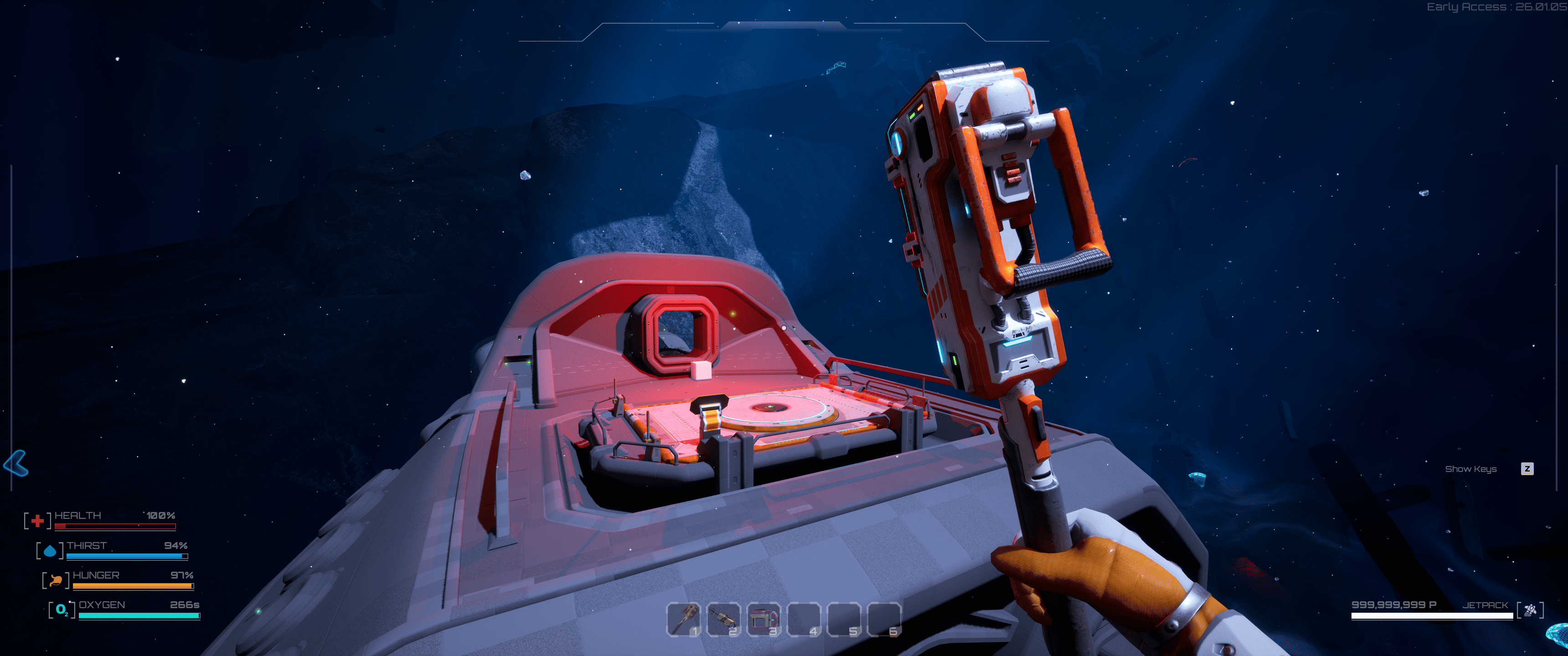Select the O2 oxygen icon
This screenshot has width=1568, height=656.
[x=62, y=609]
